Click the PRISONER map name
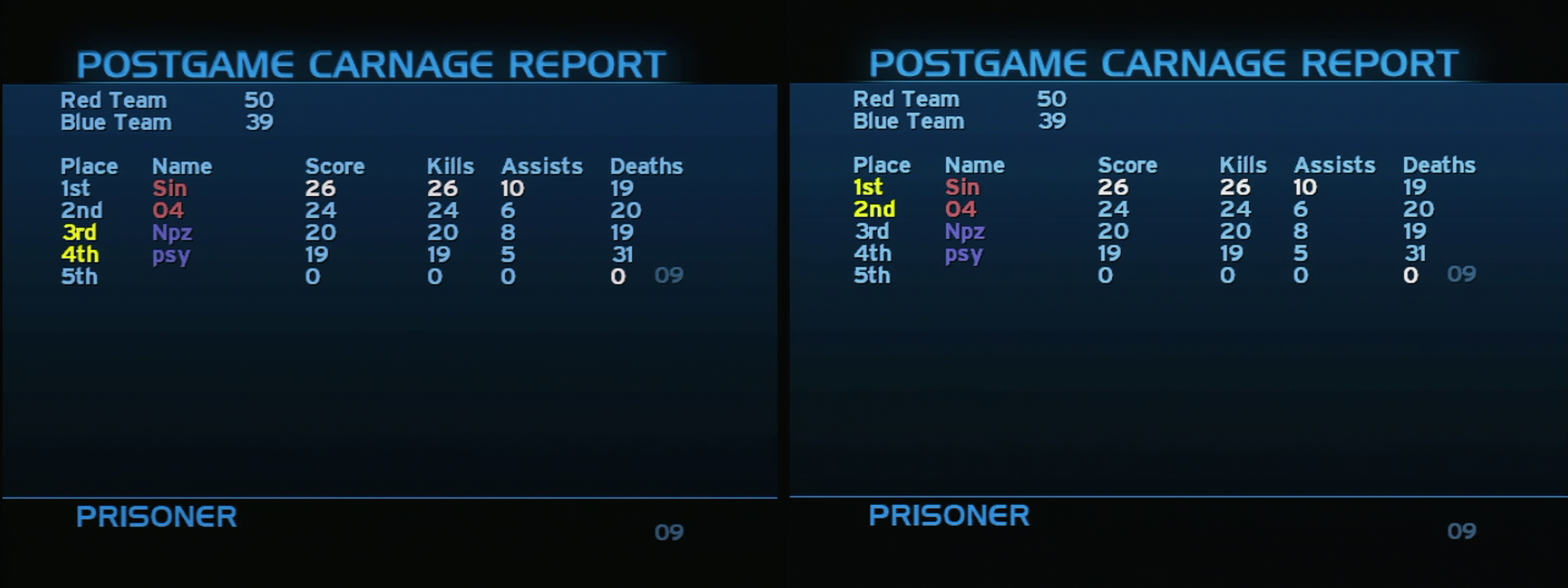The height and width of the screenshot is (588, 1568). 155,516
